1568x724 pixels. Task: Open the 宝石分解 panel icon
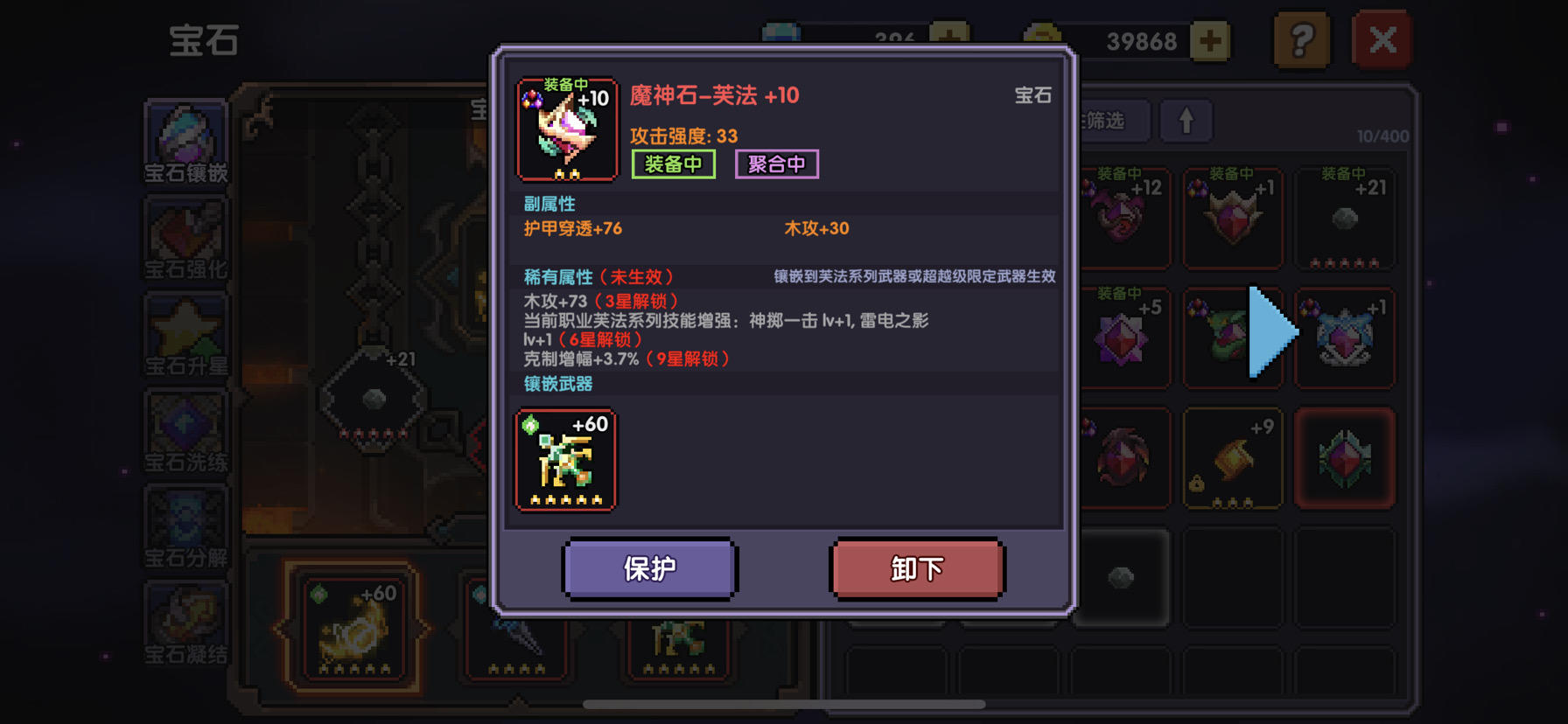pos(185,525)
